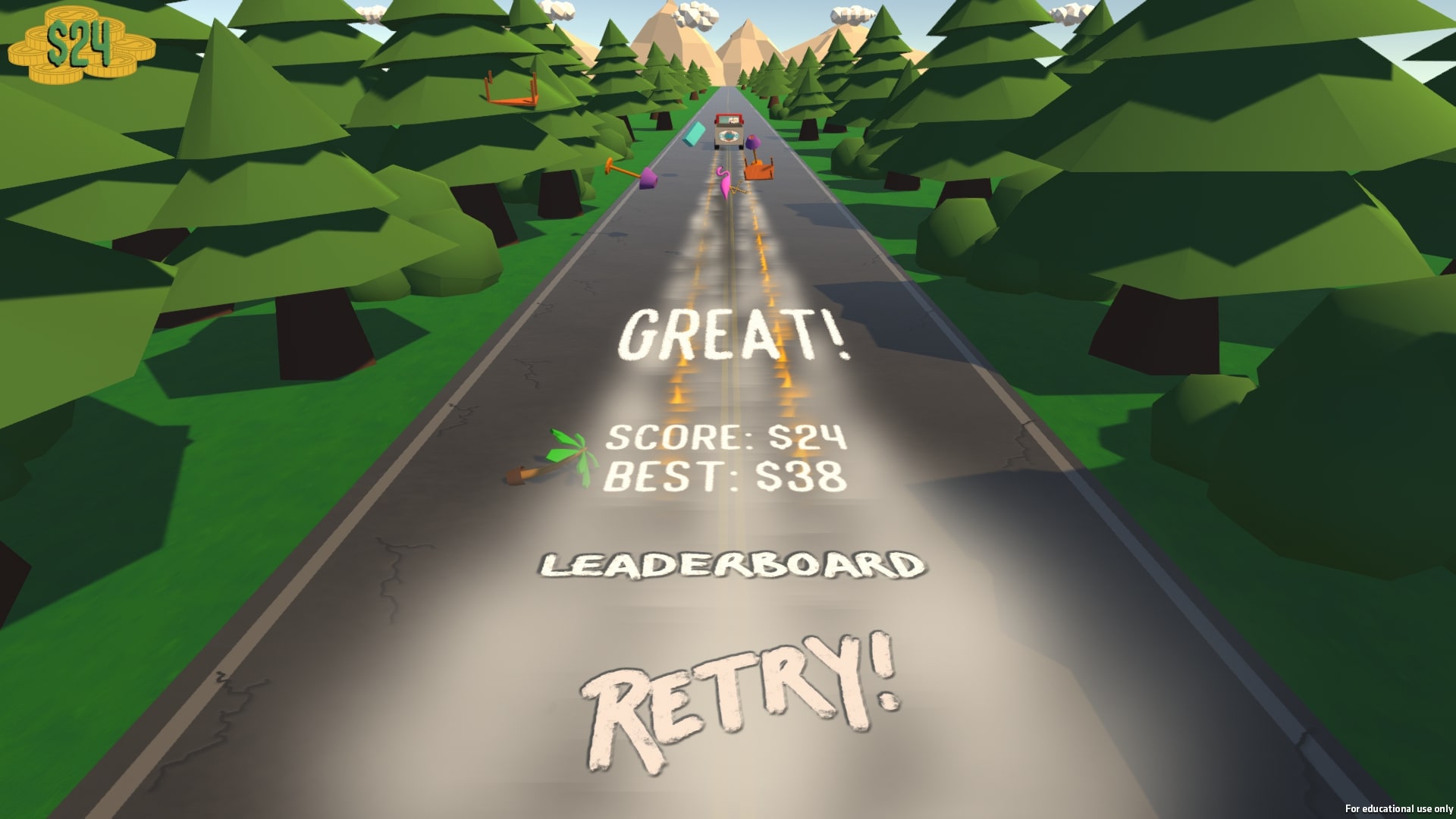Click the overturned orange table
This screenshot has width=1456, height=819.
[x=758, y=171]
